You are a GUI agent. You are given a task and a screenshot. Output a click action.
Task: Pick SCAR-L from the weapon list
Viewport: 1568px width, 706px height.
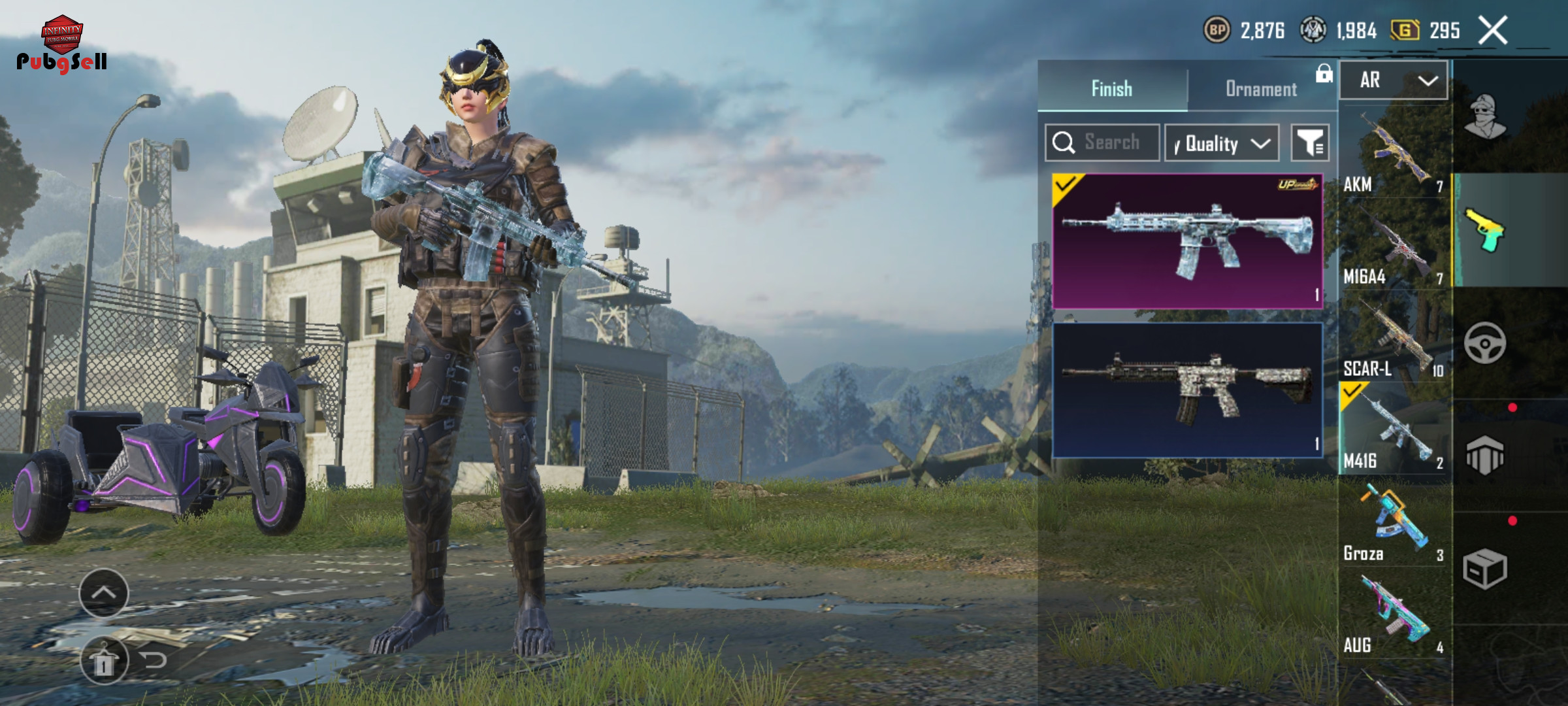[x=1394, y=337]
